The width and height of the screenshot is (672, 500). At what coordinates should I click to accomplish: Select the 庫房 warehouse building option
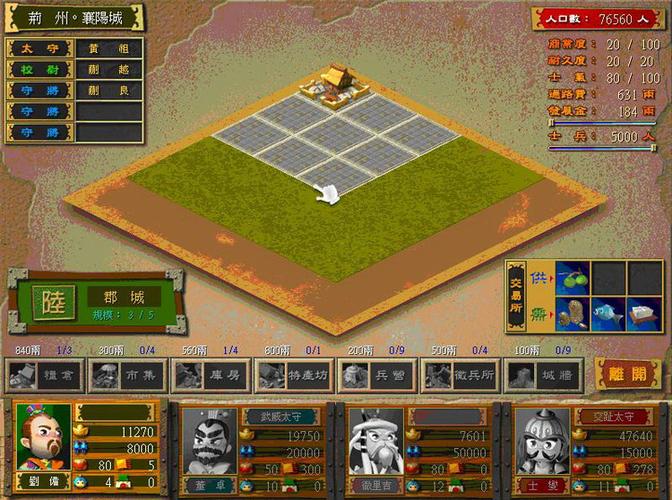click(x=209, y=375)
